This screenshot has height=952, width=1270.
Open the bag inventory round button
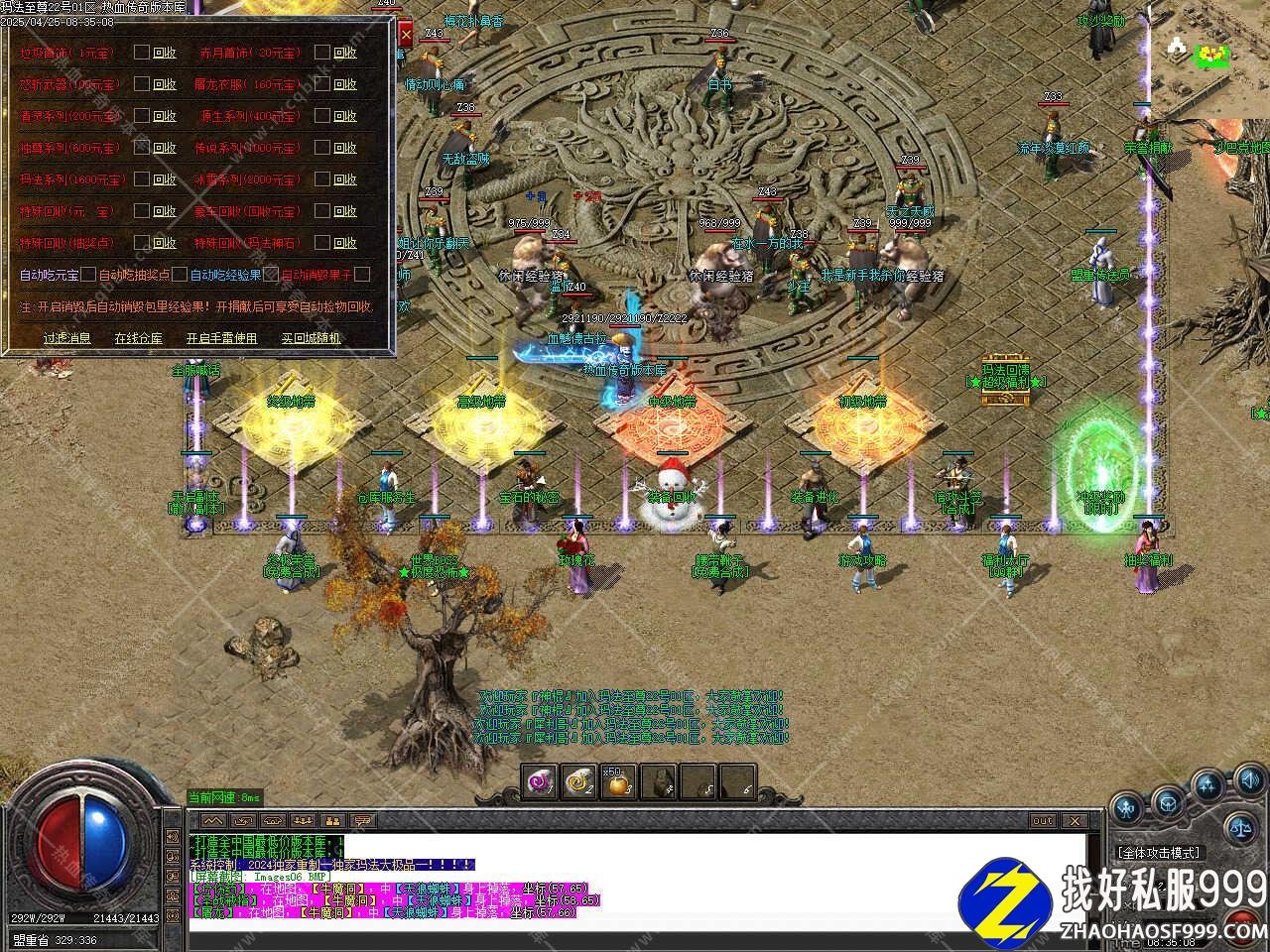pyautogui.click(x=1168, y=798)
